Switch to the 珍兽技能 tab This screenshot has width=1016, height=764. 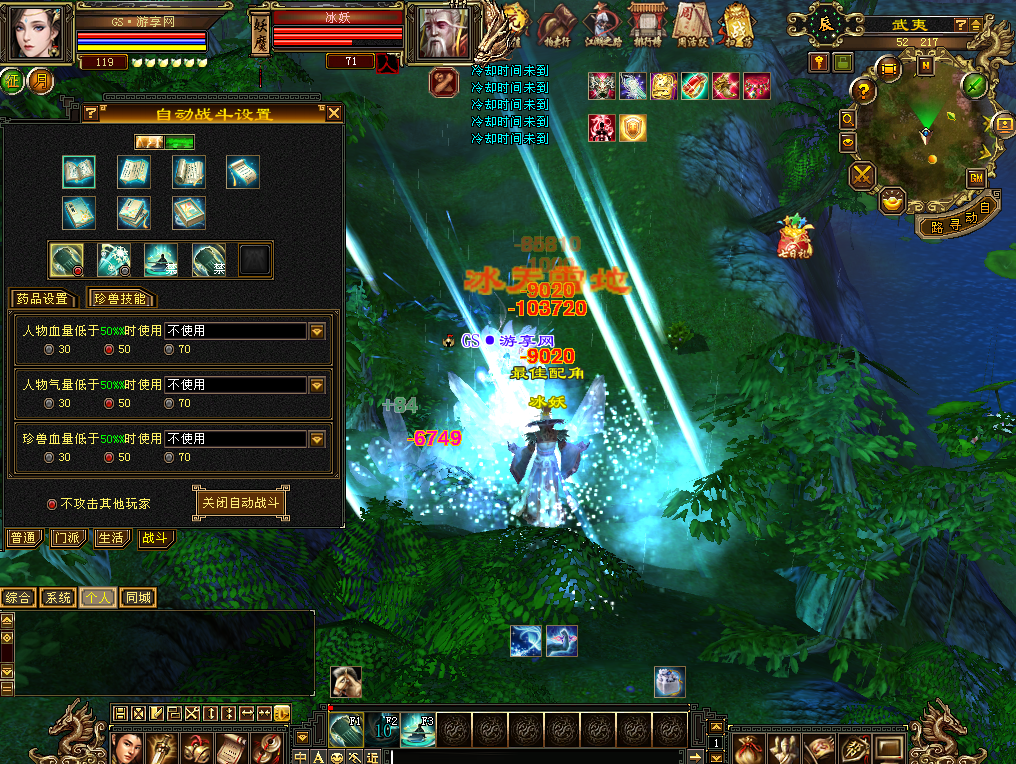[121, 298]
